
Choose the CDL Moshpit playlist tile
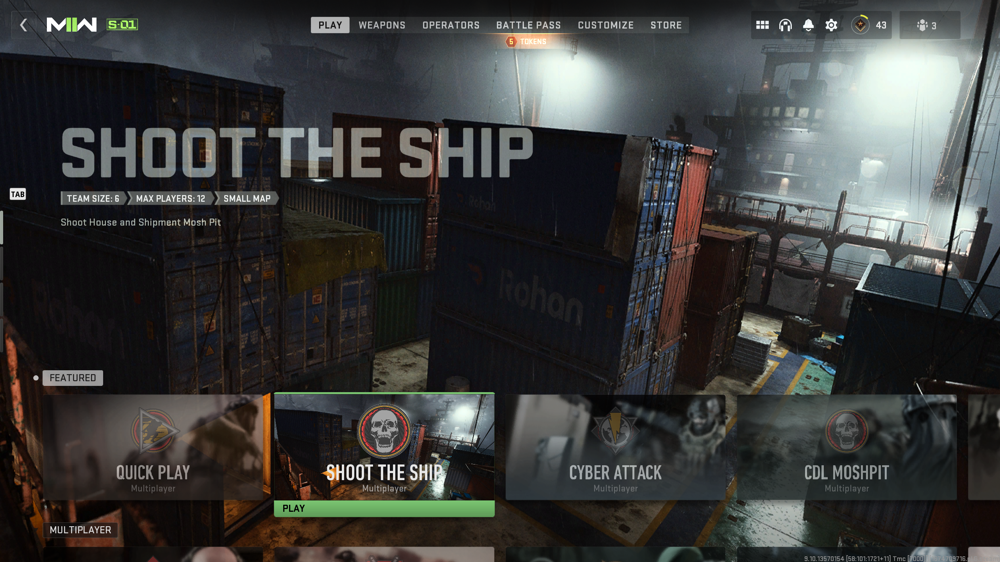[x=846, y=447]
